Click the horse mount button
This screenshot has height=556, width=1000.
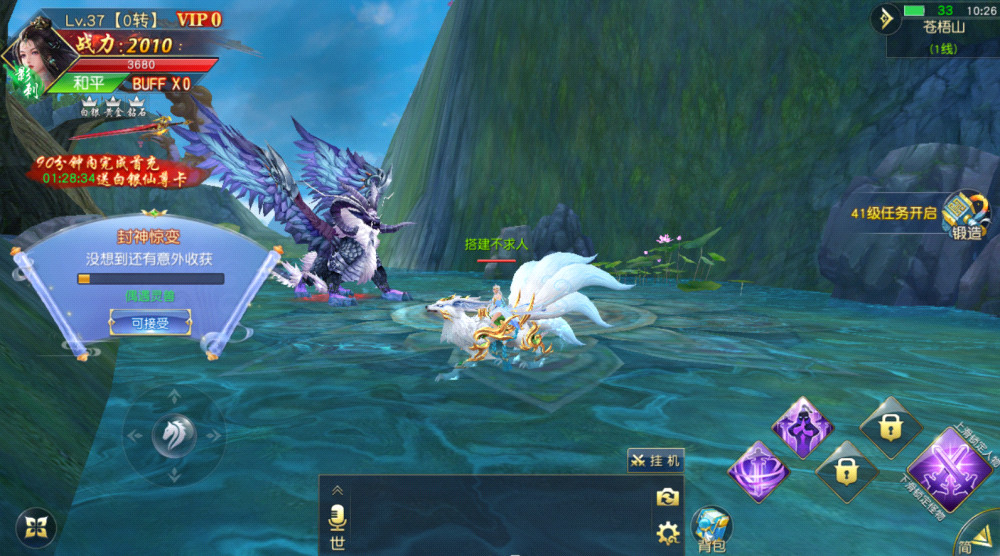(x=173, y=435)
